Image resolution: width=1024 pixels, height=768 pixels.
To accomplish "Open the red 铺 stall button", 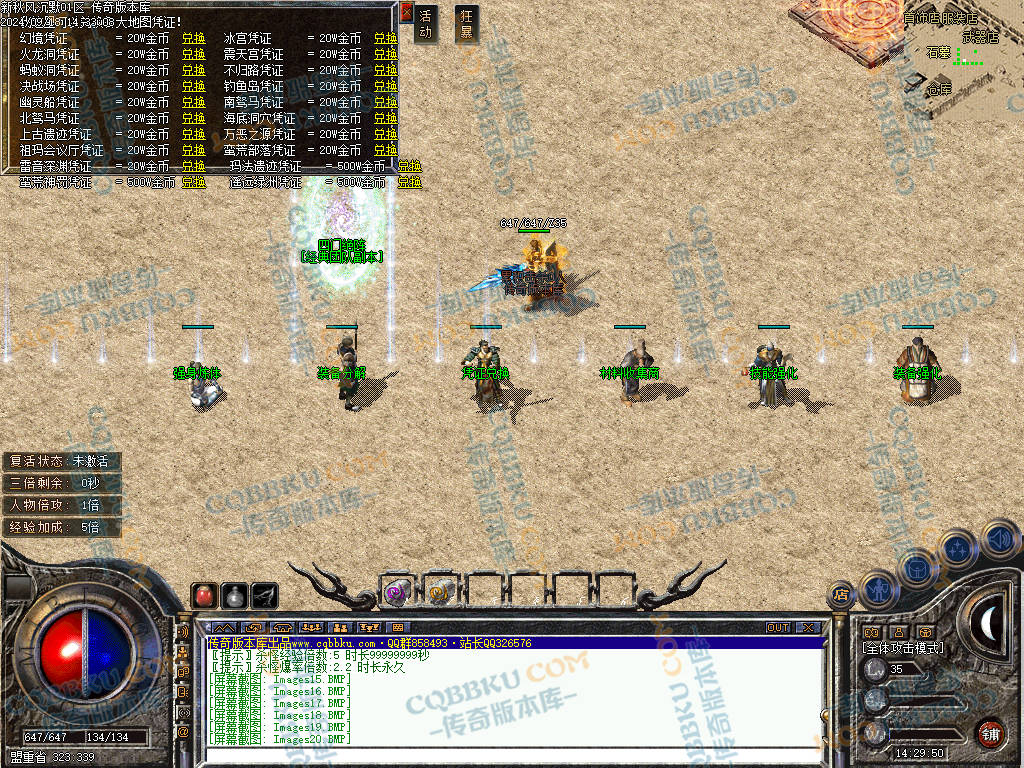I will (990, 732).
